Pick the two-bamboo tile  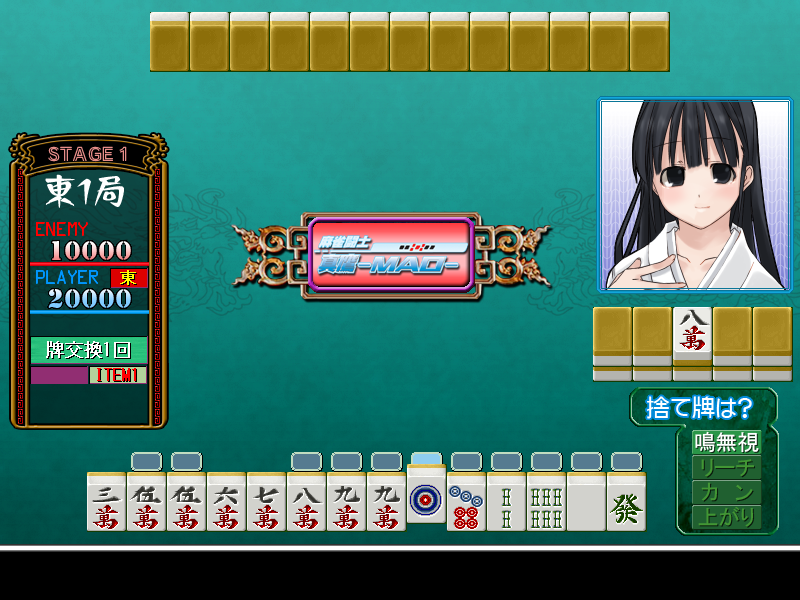click(x=506, y=502)
